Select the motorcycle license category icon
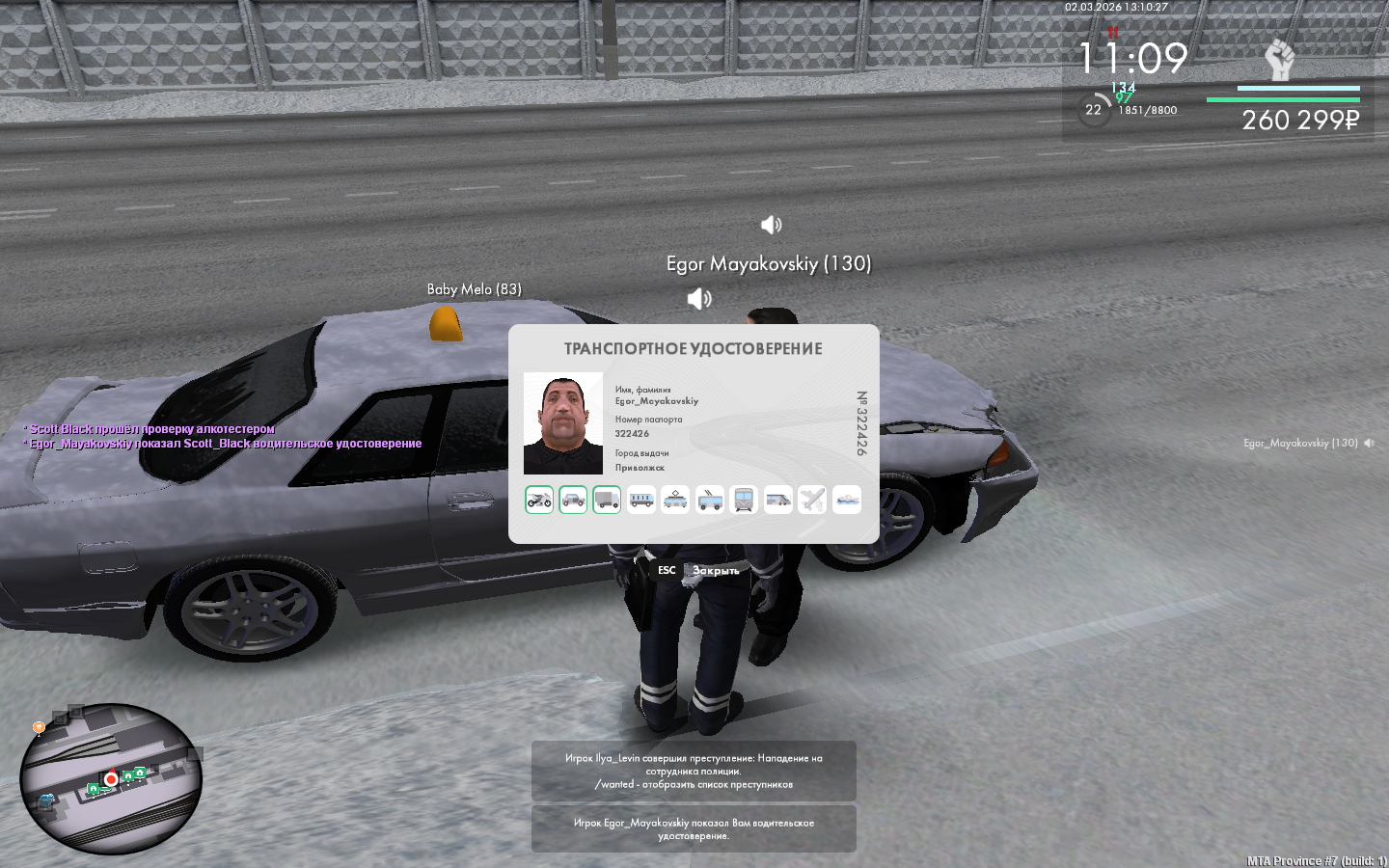Viewport: 1389px width, 868px height. 539,500
